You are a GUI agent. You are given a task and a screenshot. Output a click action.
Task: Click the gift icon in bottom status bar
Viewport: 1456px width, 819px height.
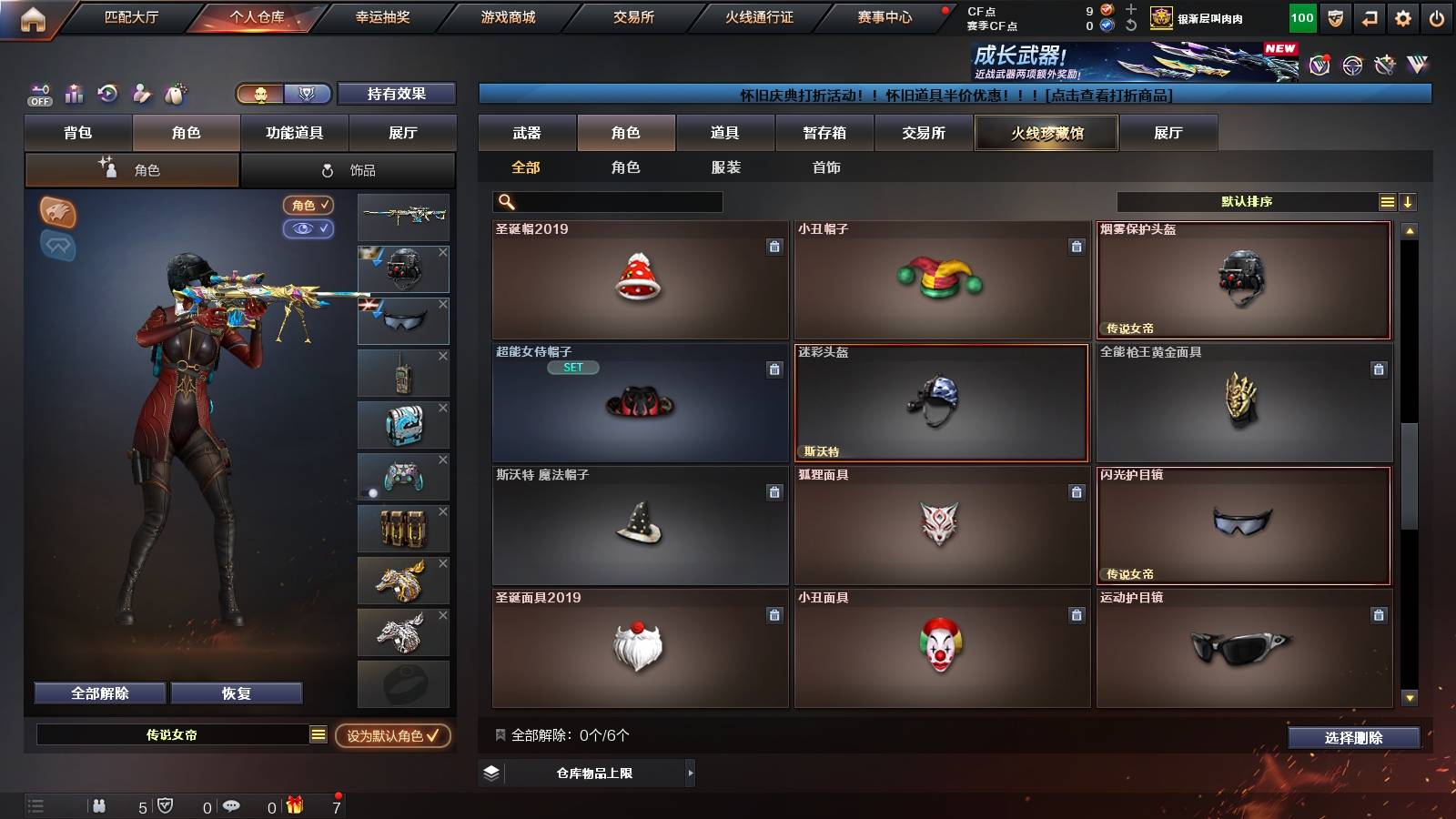click(x=294, y=805)
